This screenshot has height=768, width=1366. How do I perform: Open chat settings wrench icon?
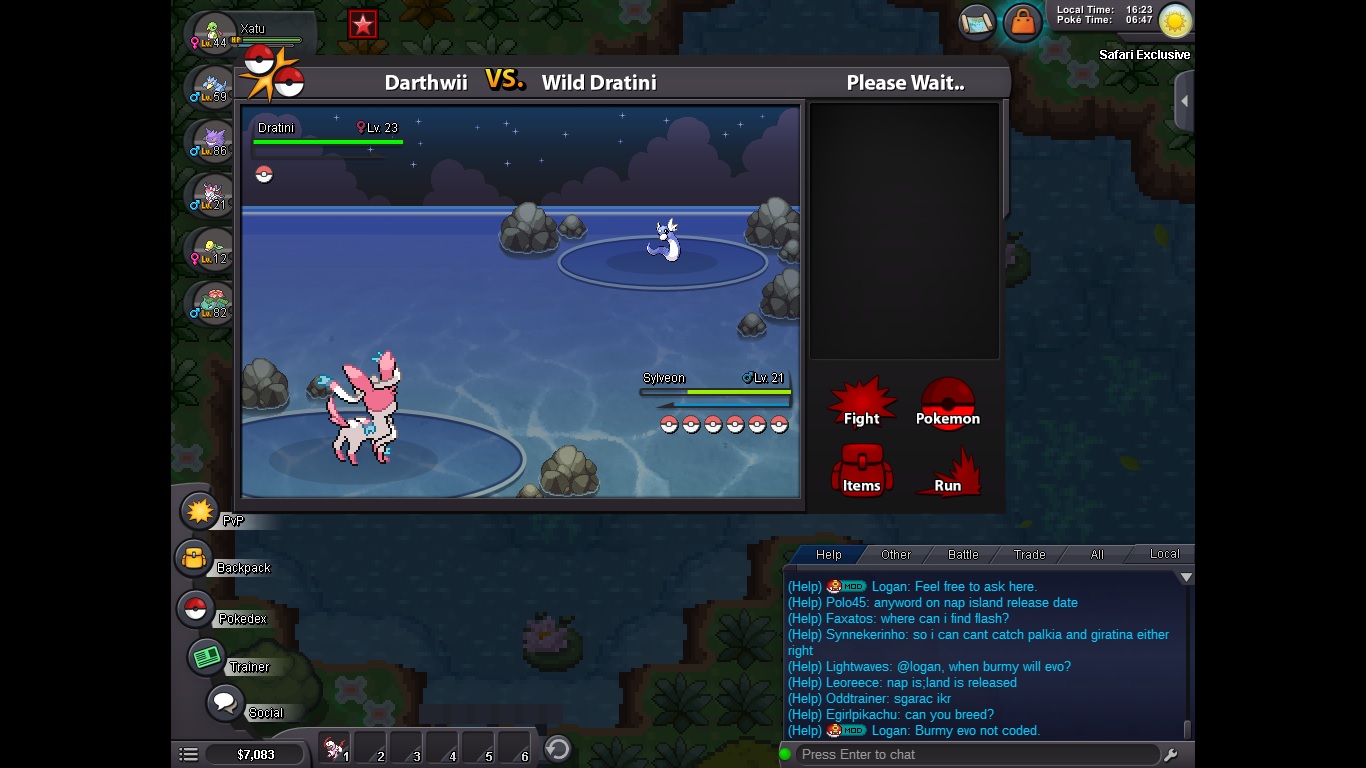[1171, 755]
